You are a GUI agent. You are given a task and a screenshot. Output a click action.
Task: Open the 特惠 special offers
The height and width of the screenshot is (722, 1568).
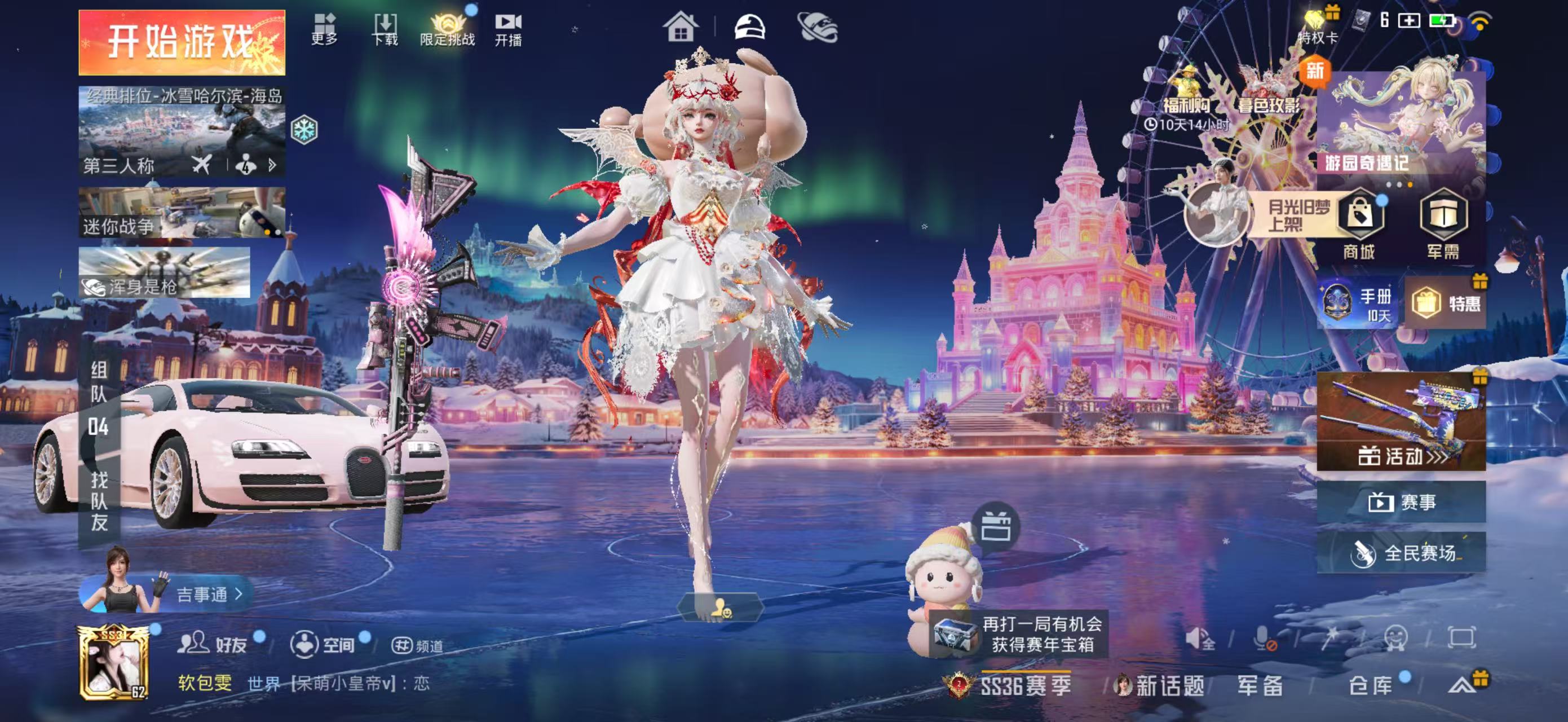[1446, 302]
